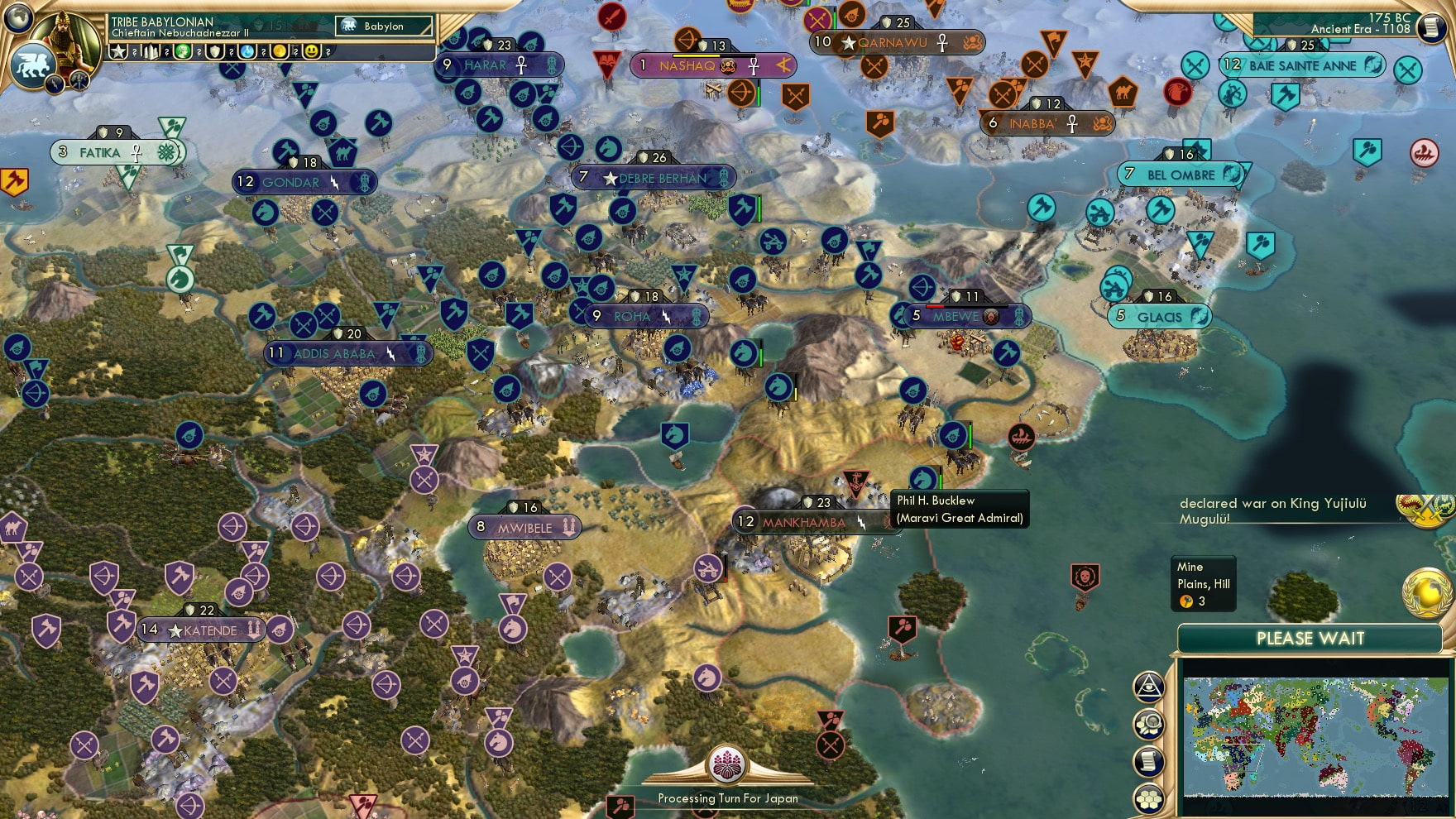Click the green culture icon in the status bar

(x=181, y=51)
